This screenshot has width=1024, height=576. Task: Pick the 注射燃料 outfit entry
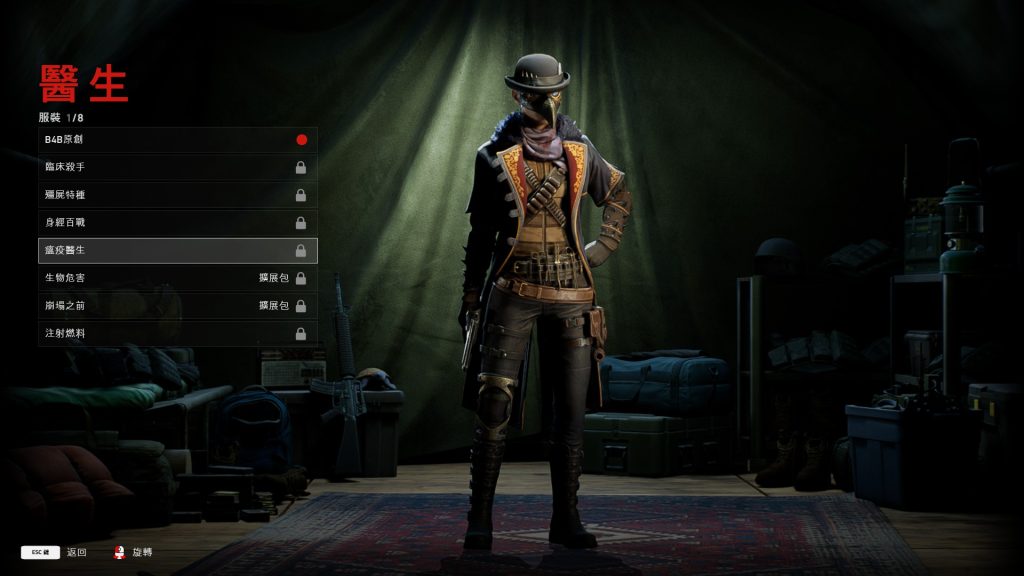pyautogui.click(x=178, y=333)
